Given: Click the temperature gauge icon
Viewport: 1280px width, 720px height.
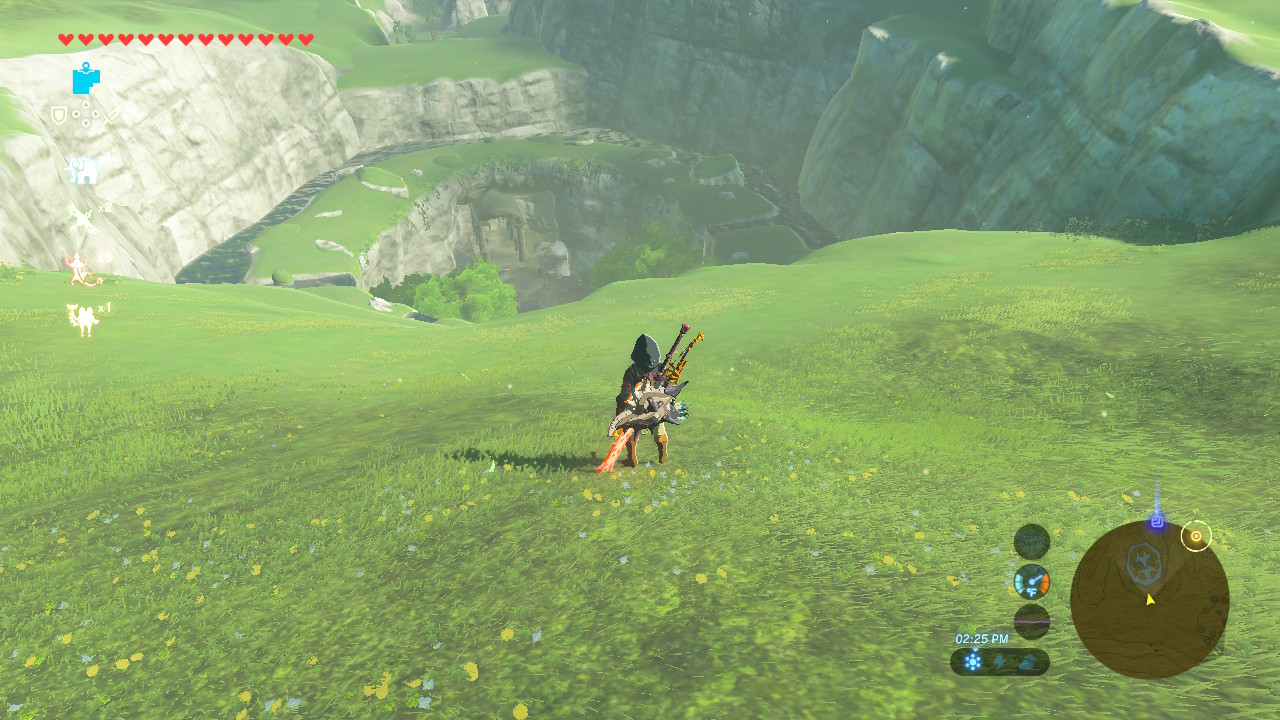Looking at the screenshot, I should point(1031,581).
